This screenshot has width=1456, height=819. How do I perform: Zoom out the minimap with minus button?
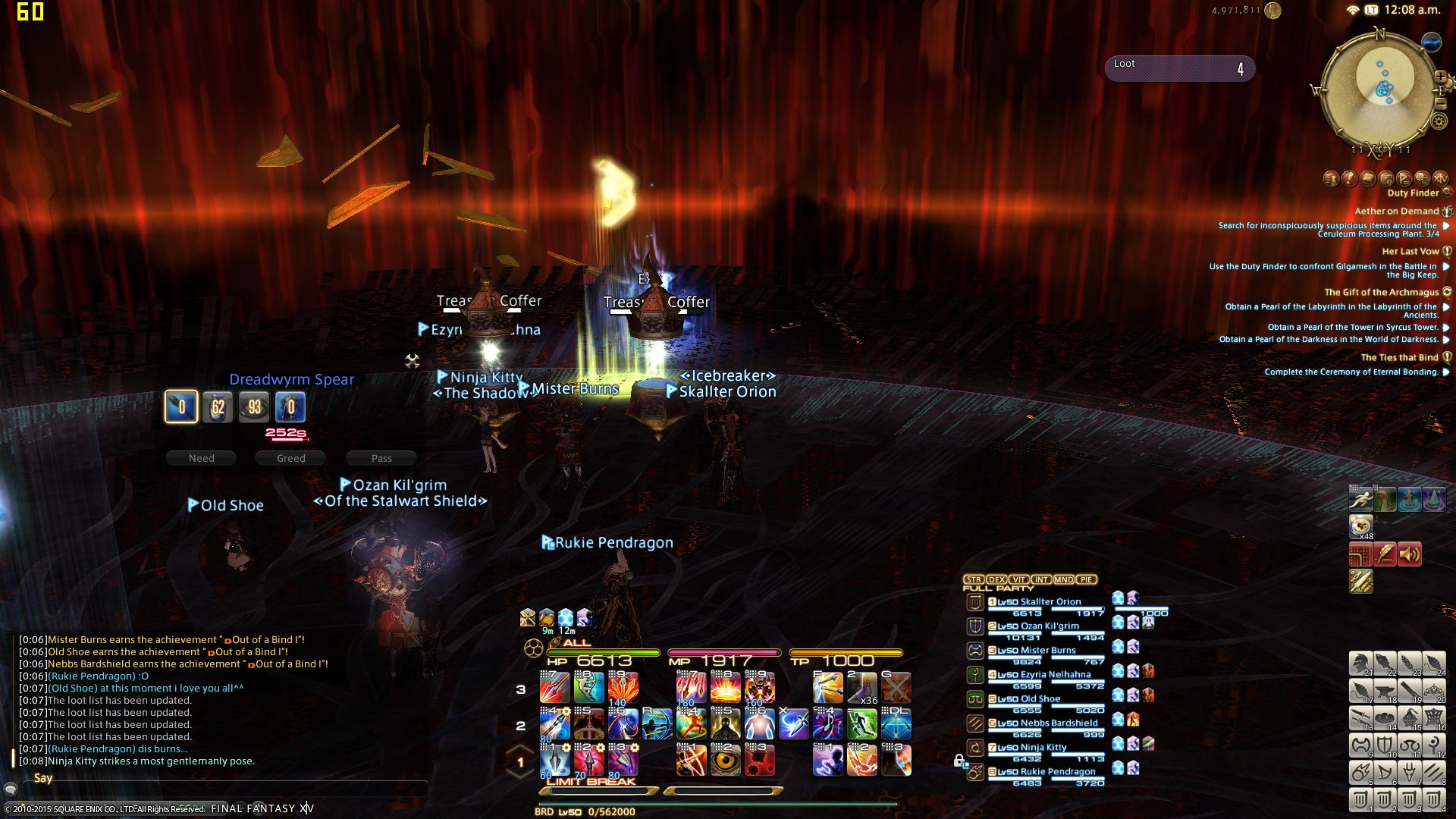tap(1440, 103)
